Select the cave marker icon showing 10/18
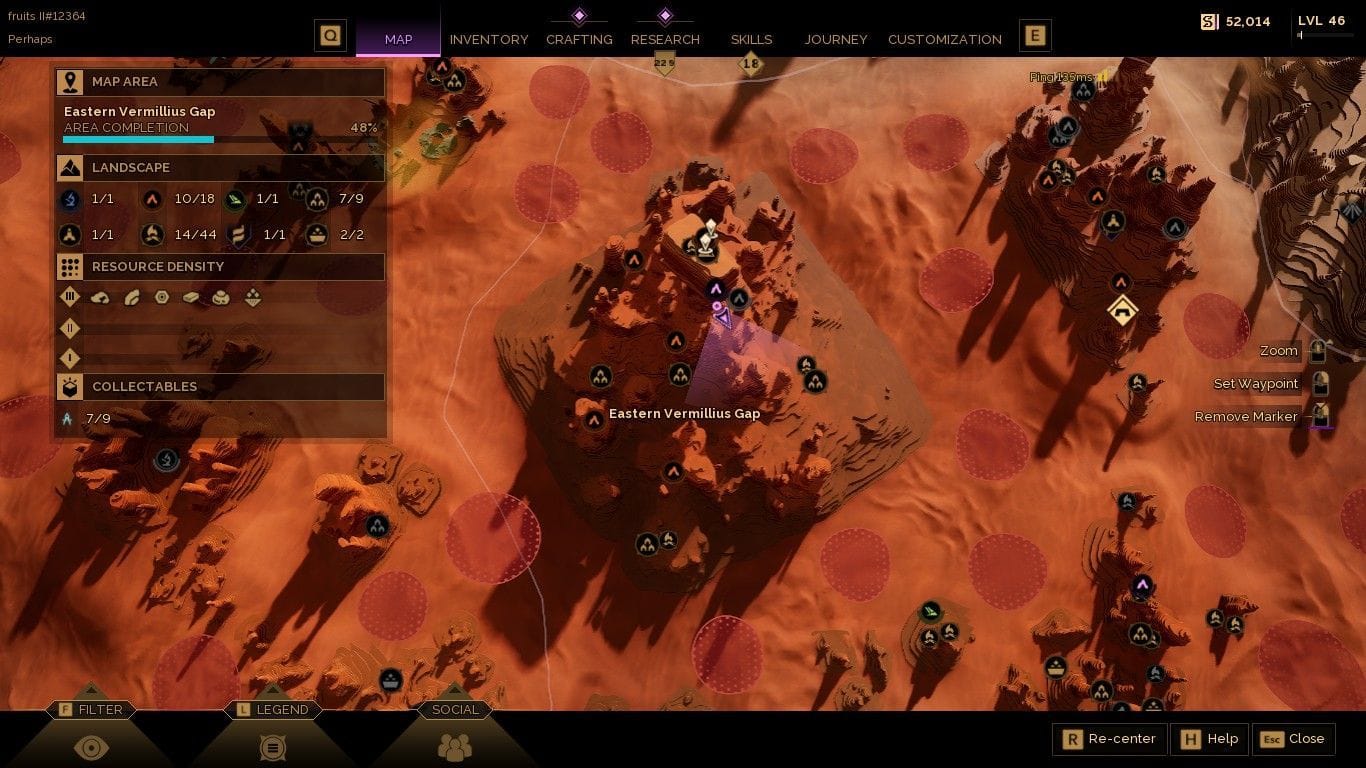This screenshot has height=768, width=1366. pos(153,199)
